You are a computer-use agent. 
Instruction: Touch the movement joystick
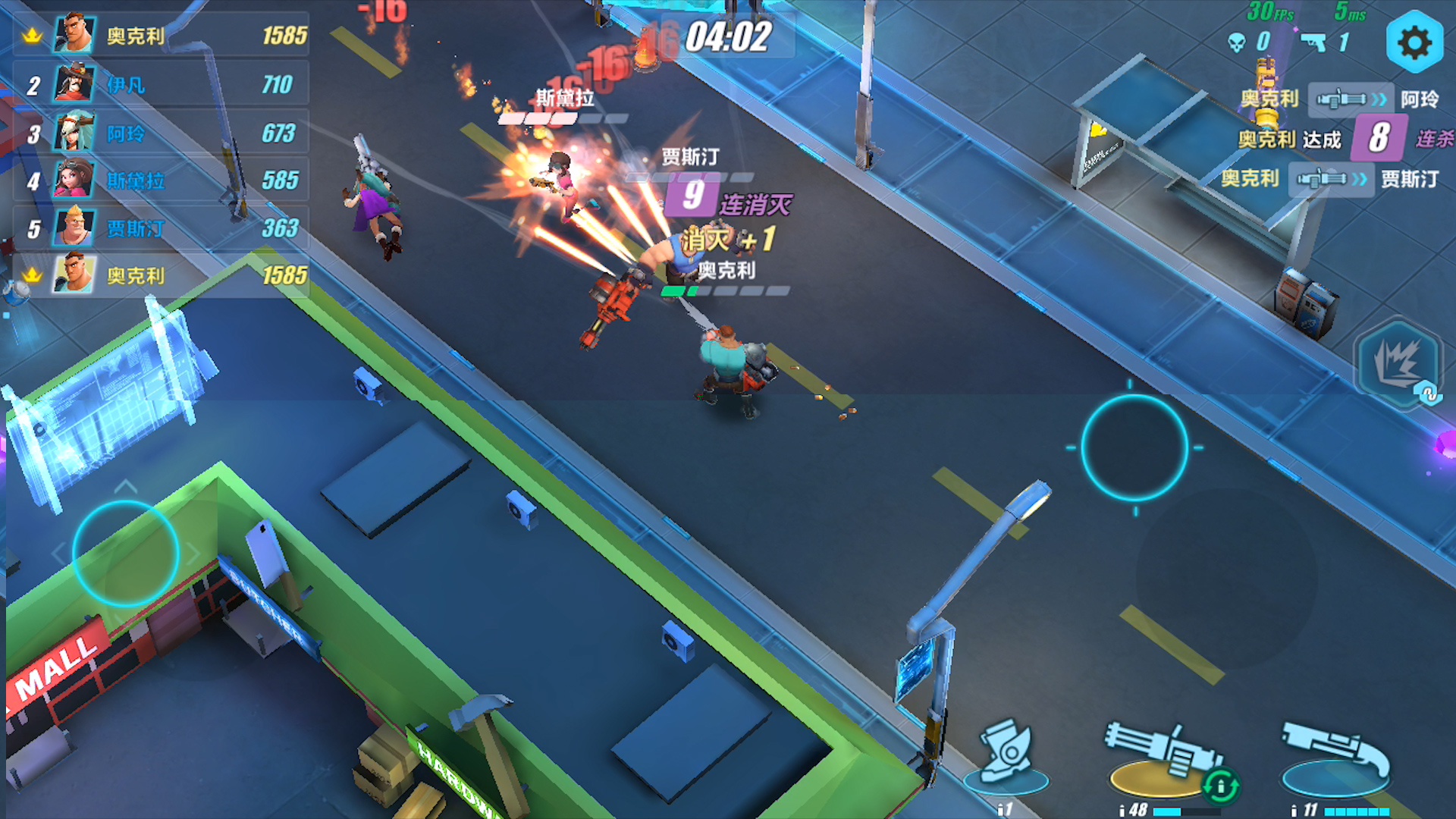coord(126,553)
